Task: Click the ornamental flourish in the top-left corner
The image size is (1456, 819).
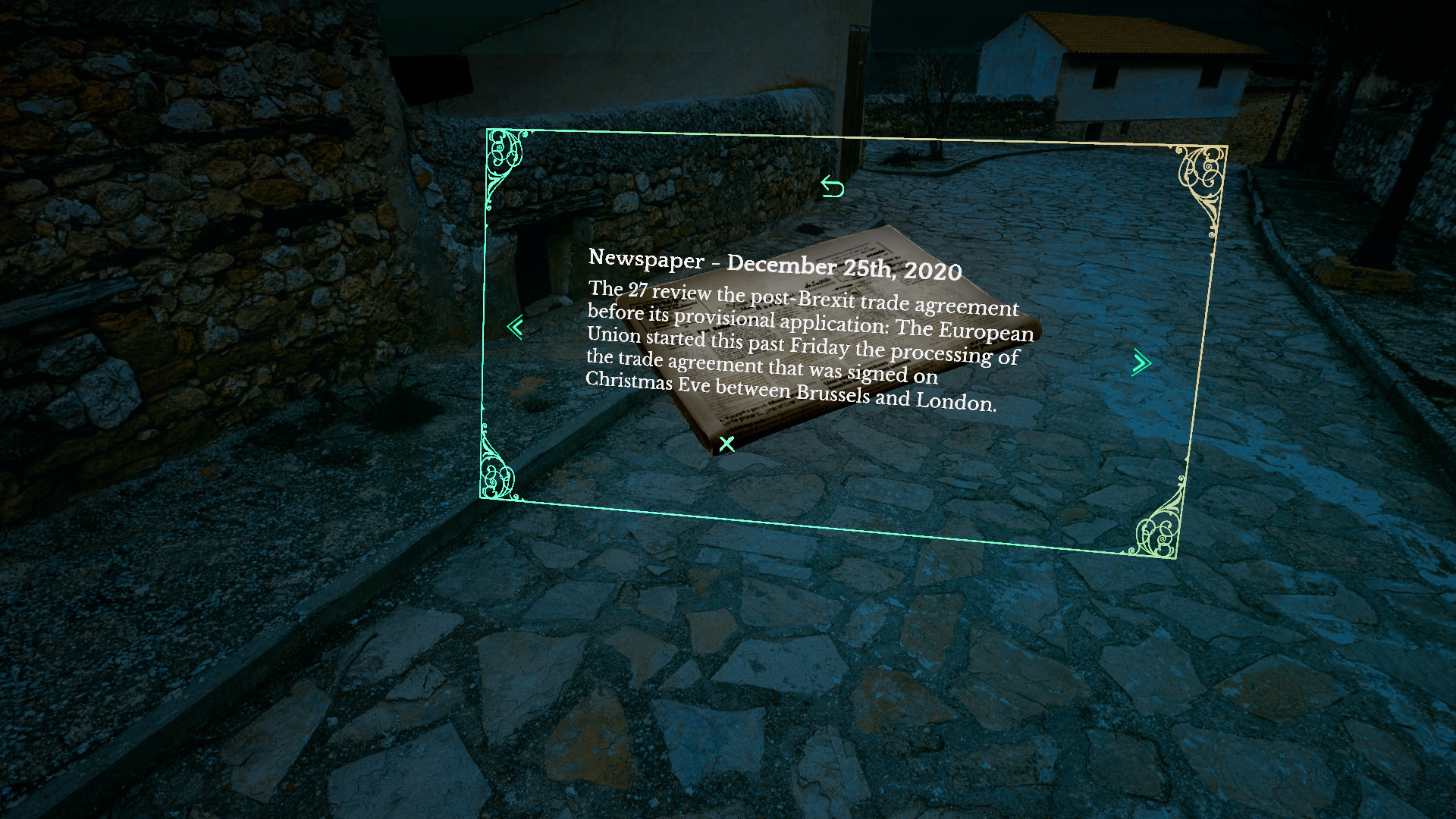Action: coord(503,154)
